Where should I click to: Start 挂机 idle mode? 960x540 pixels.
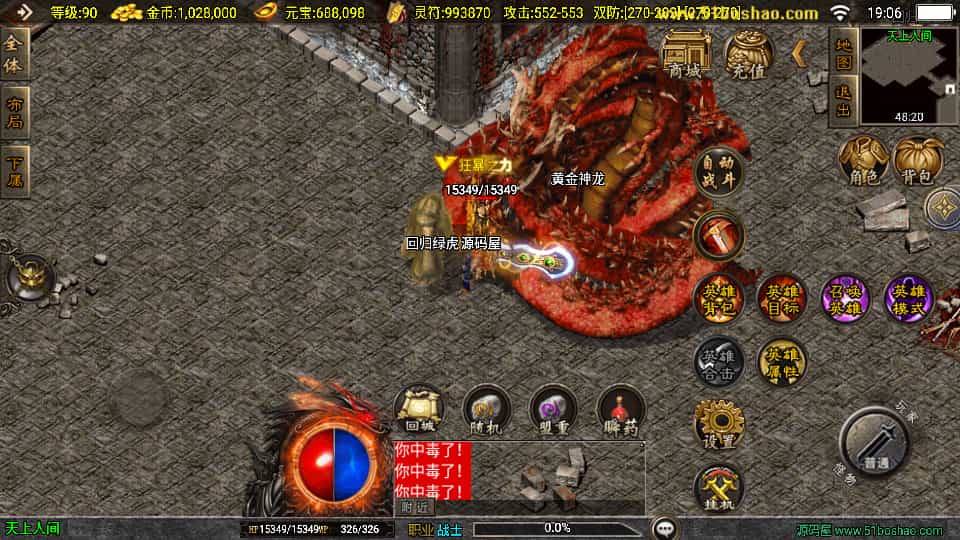[718, 488]
